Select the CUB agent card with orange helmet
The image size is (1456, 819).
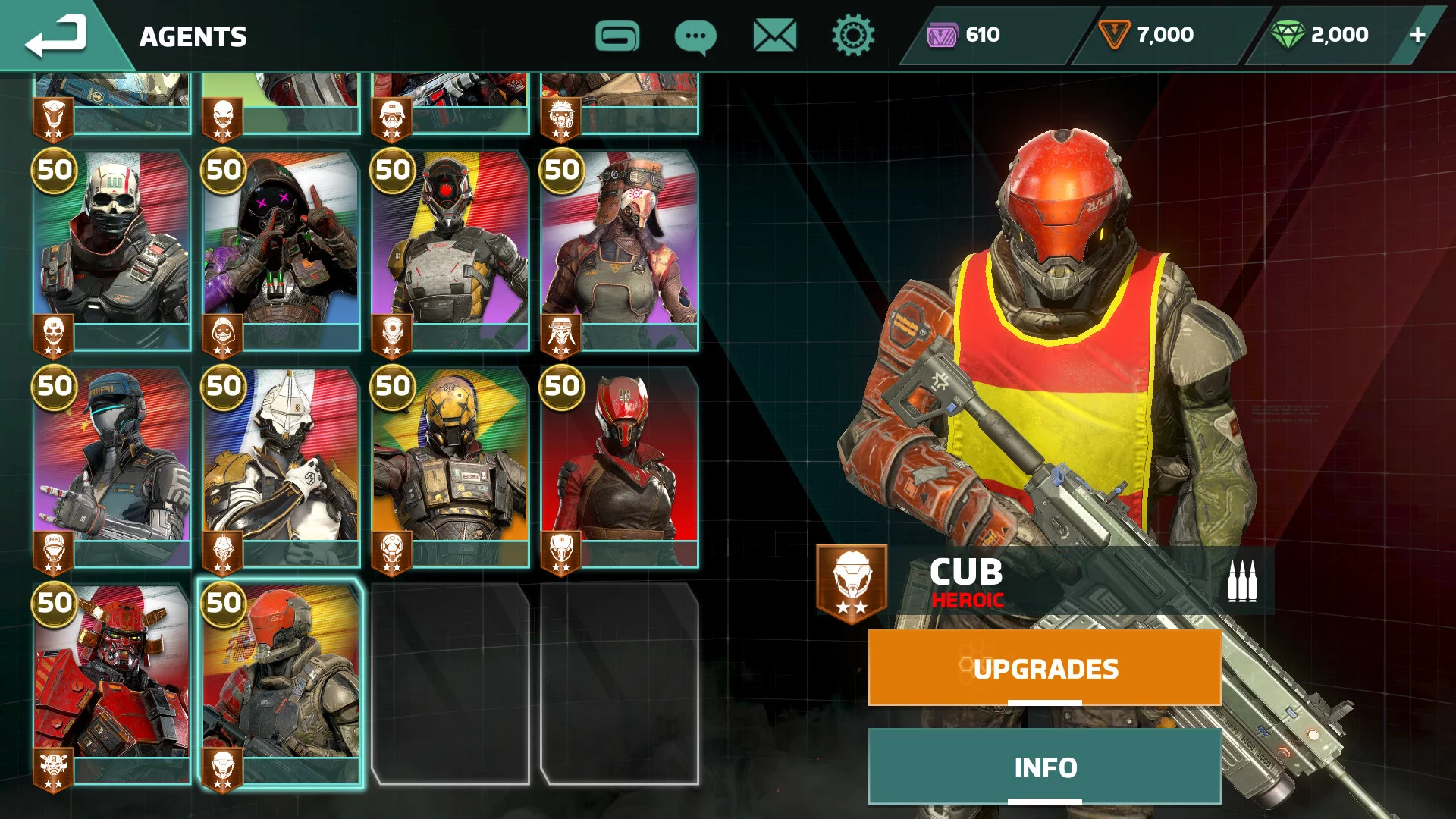(x=281, y=682)
